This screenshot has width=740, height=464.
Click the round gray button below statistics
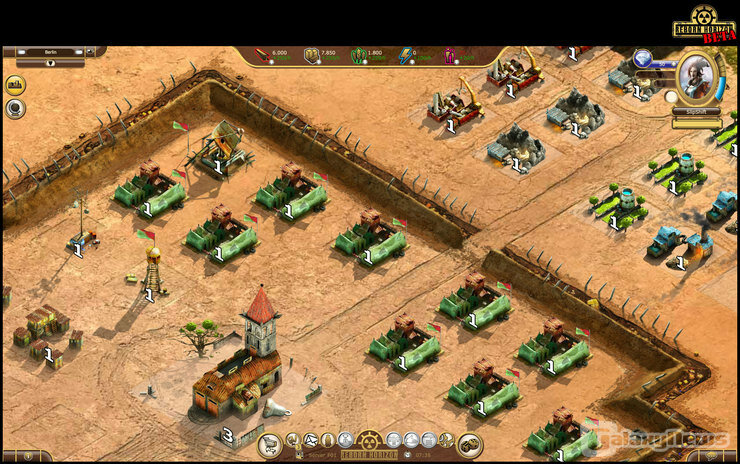click(15, 108)
